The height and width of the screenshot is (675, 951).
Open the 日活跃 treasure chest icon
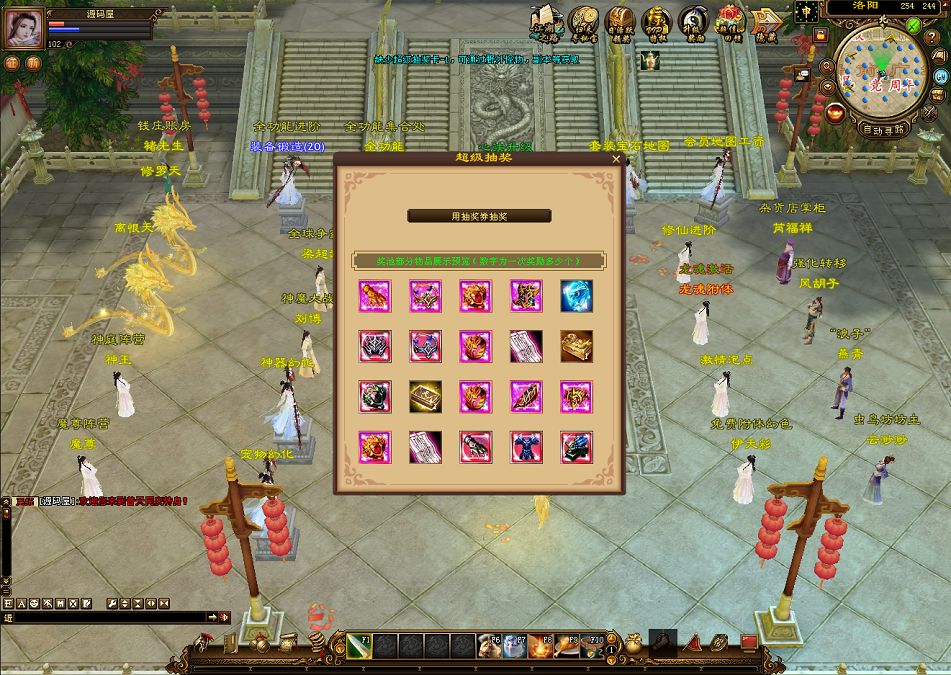620,22
